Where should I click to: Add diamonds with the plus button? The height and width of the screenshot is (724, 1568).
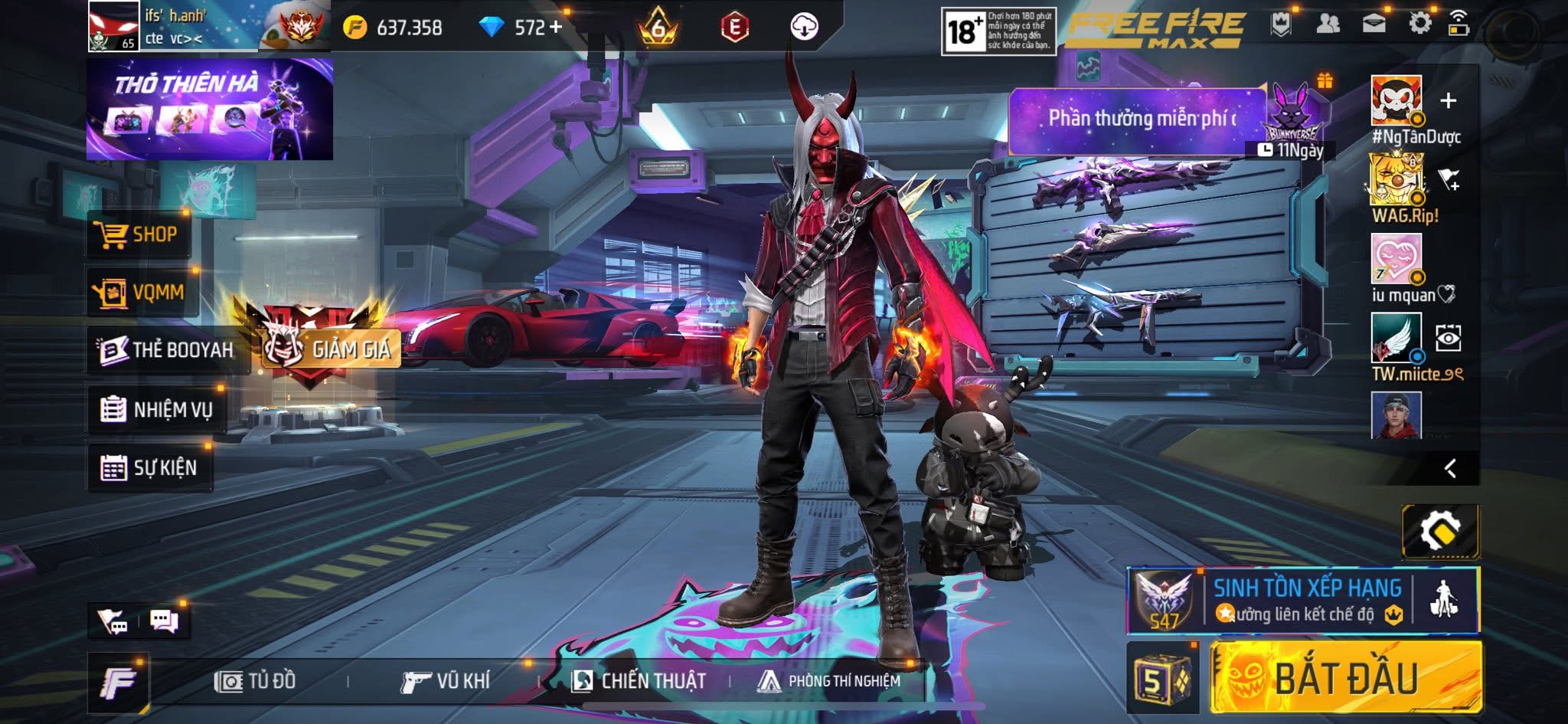pyautogui.click(x=556, y=27)
